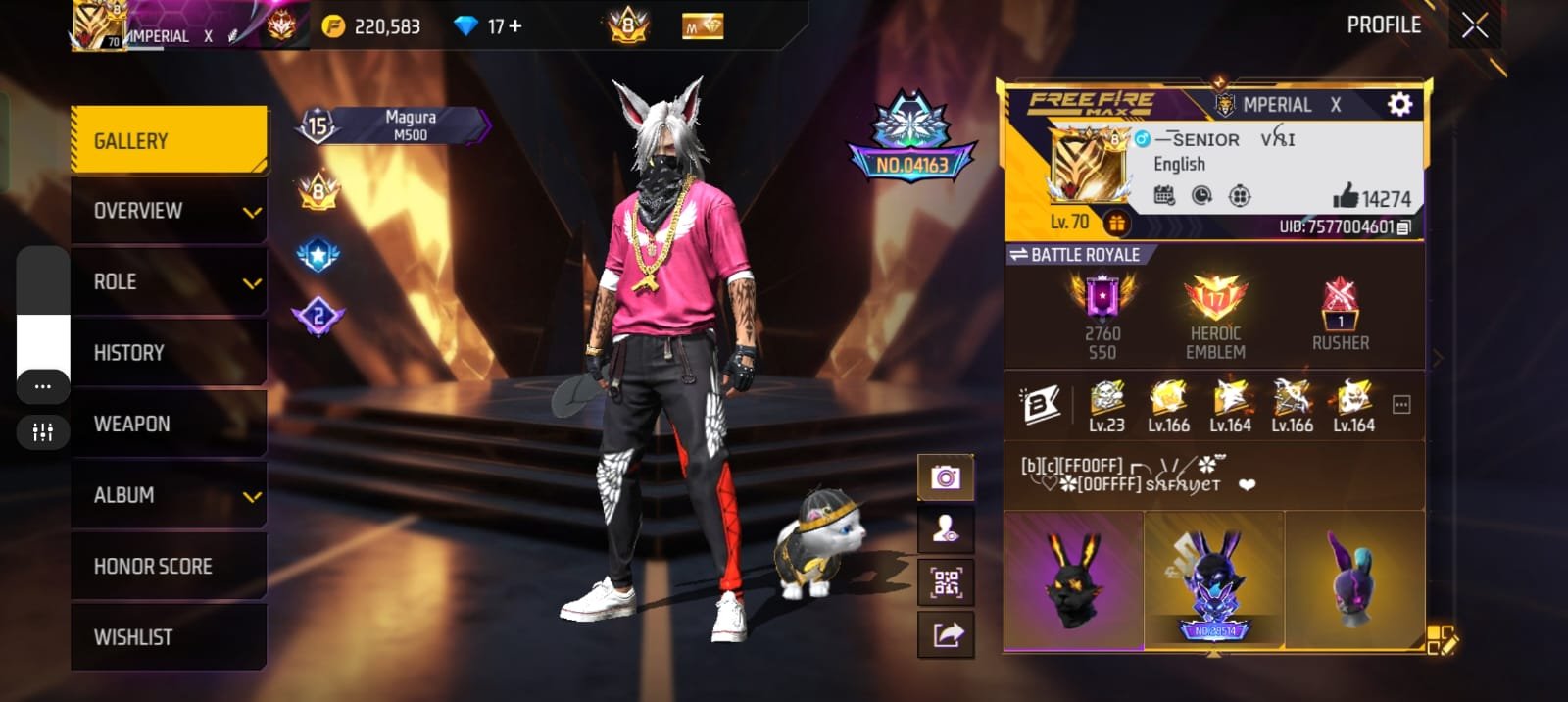The width and height of the screenshot is (1568, 702).
Task: Add more diamonds with plus button
Action: (515, 26)
